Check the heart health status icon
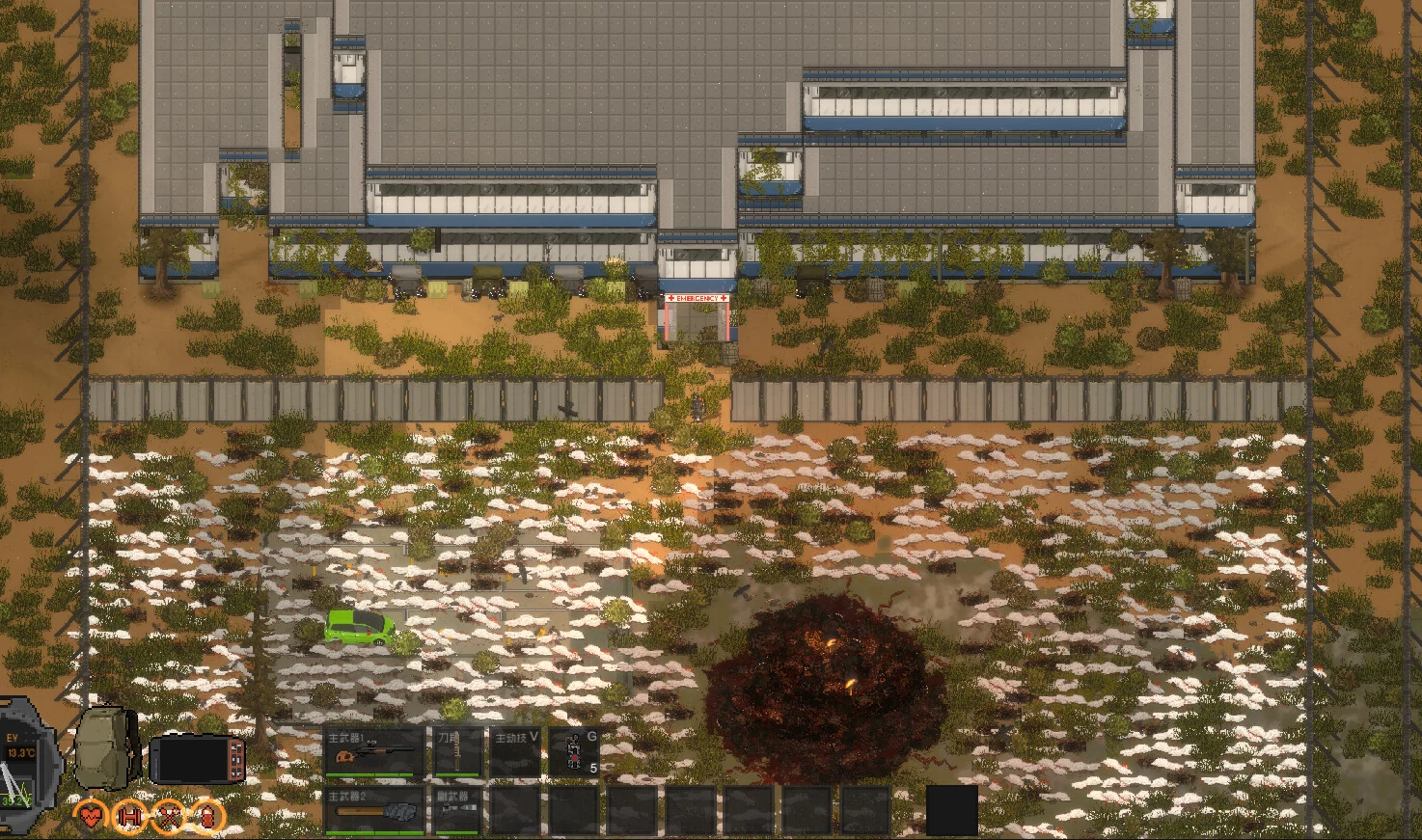The width and height of the screenshot is (1422, 840). (93, 817)
